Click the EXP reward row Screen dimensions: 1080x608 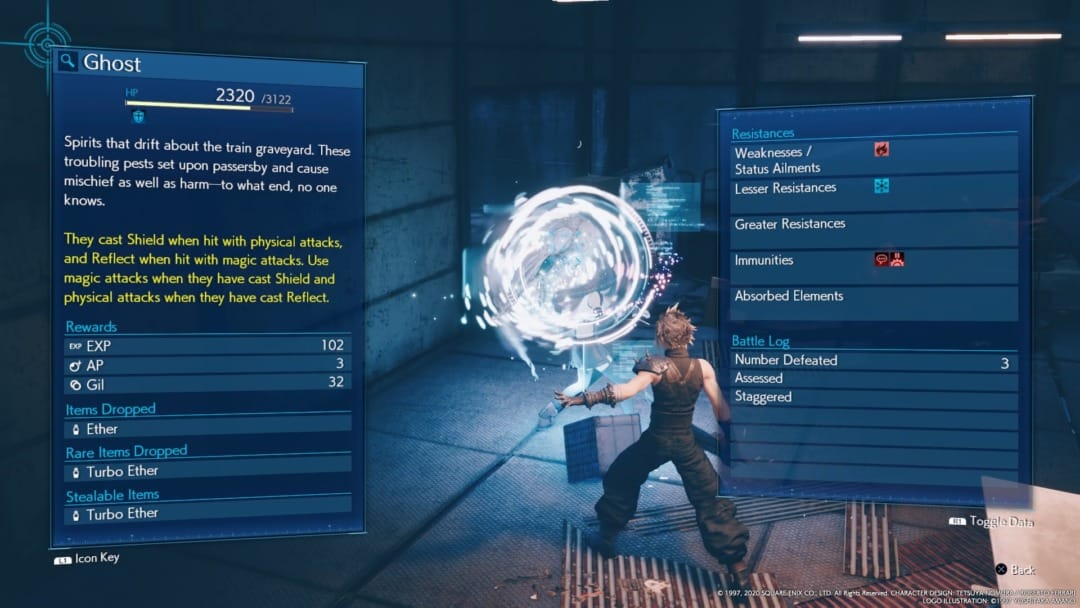[x=208, y=346]
